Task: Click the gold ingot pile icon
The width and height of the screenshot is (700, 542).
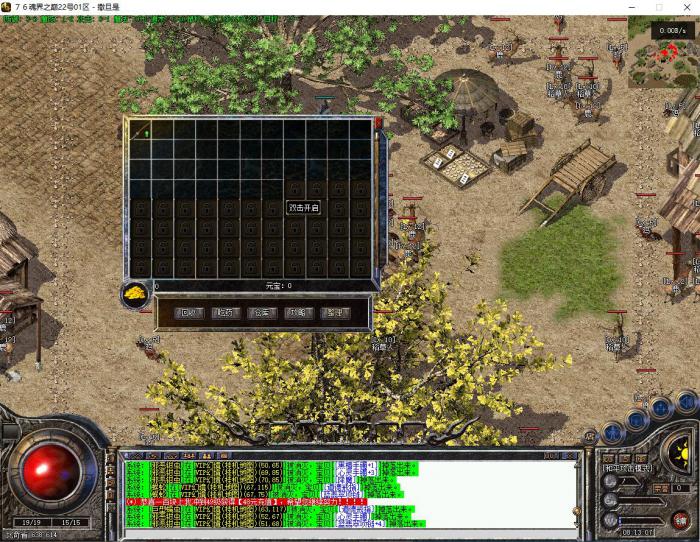Action: click(135, 293)
